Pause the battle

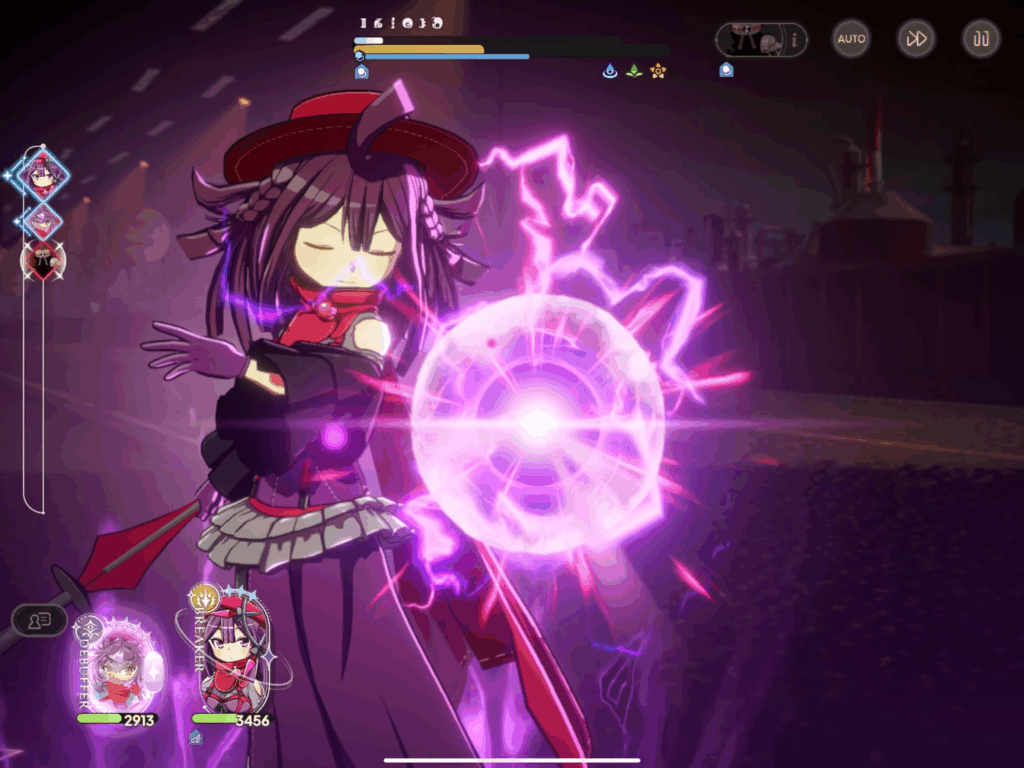tap(981, 39)
